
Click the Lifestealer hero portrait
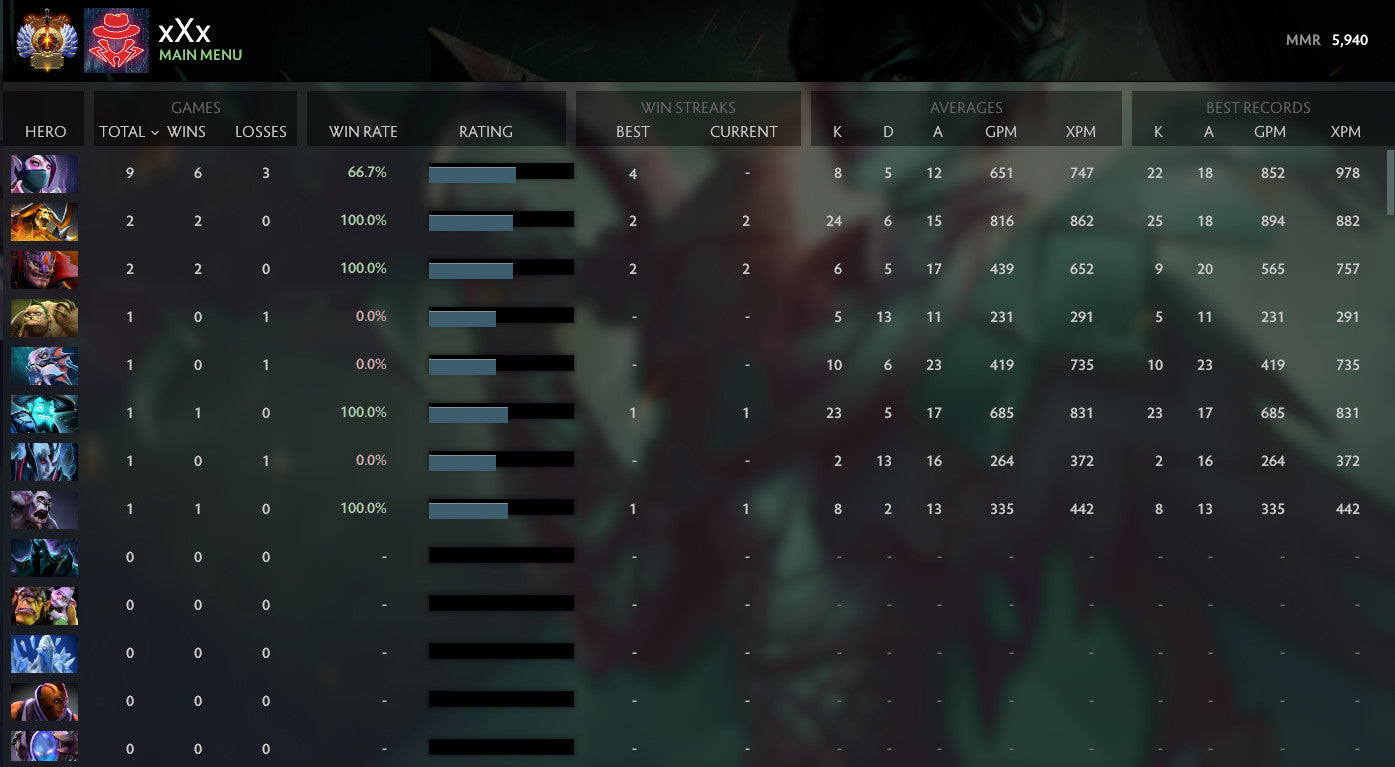[x=44, y=509]
